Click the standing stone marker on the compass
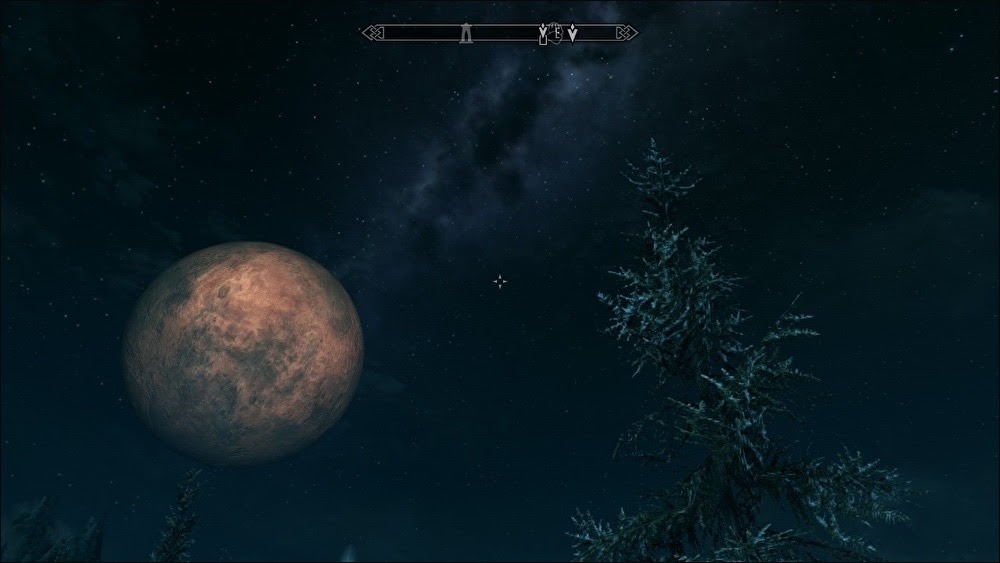Viewport: 1000px width, 563px height. [x=466, y=34]
